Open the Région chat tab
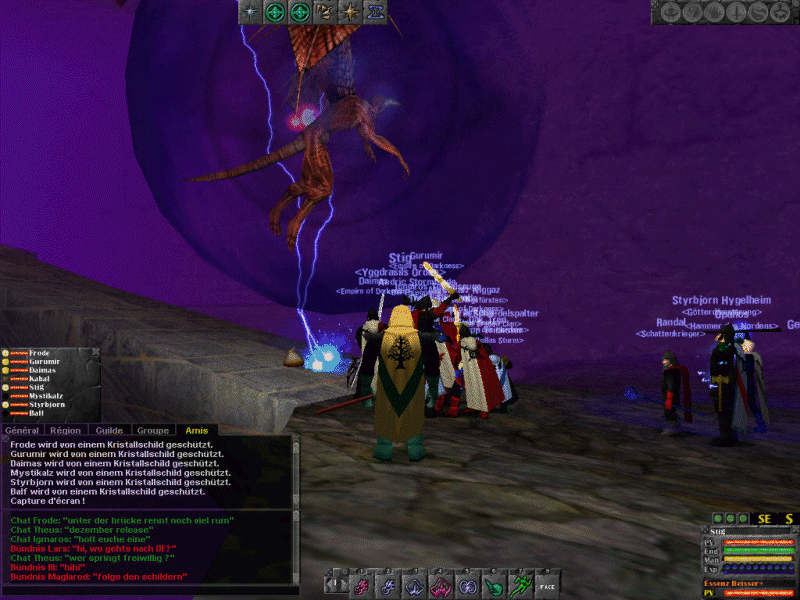This screenshot has height=600, width=800. 64,429
